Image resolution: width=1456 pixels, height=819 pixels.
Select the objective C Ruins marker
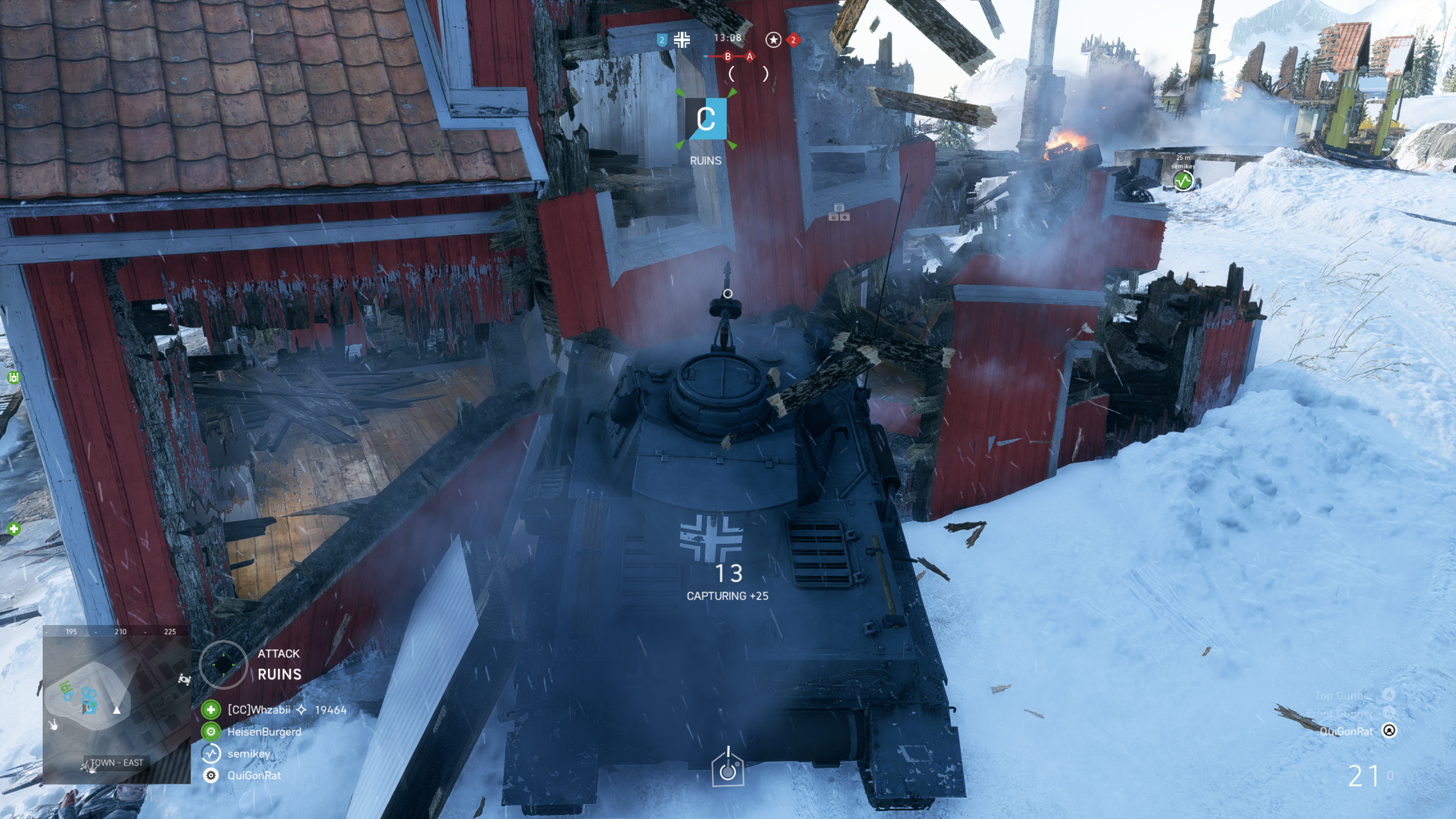click(x=705, y=119)
